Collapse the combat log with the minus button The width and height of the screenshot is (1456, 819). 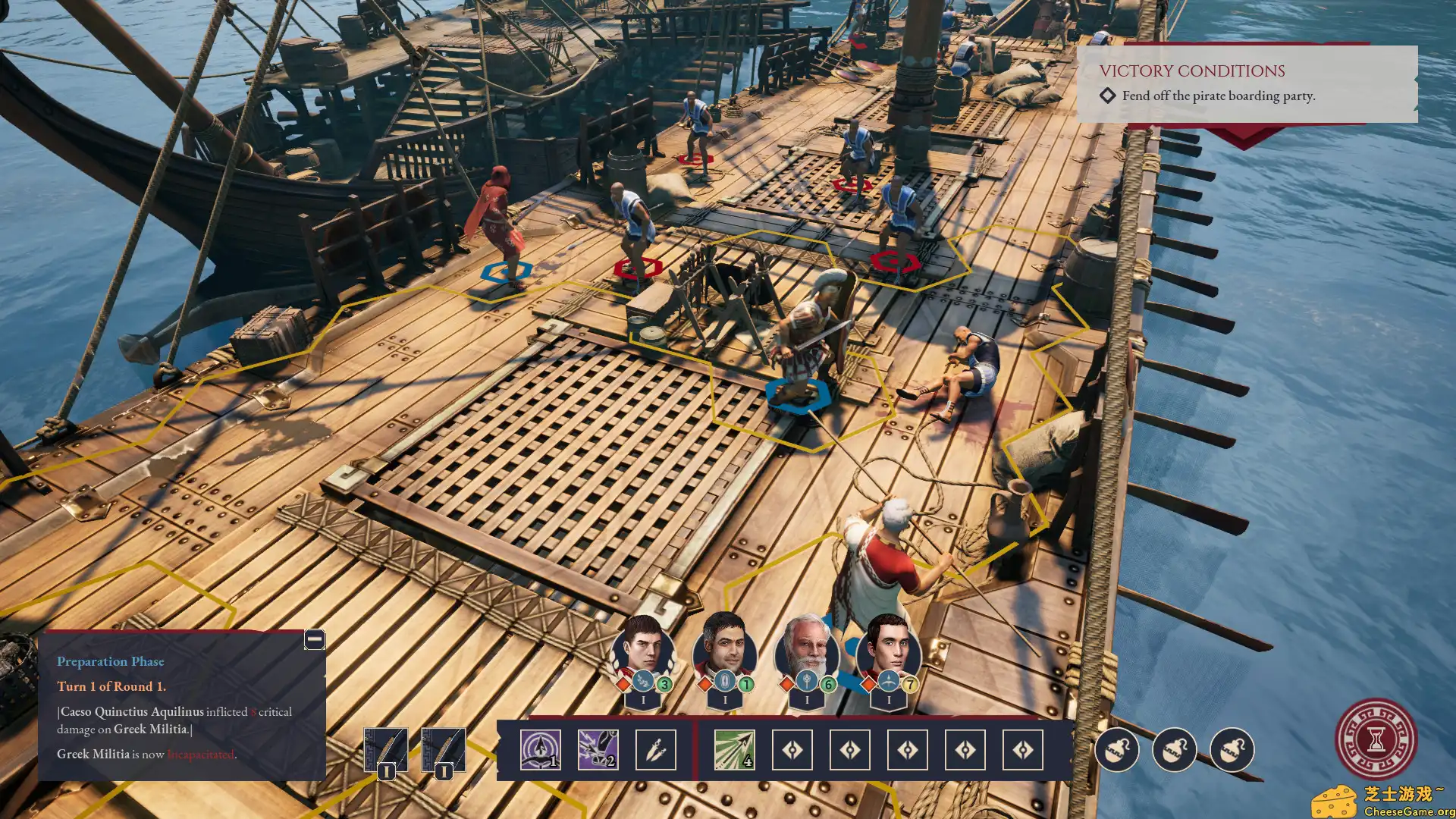pyautogui.click(x=313, y=640)
